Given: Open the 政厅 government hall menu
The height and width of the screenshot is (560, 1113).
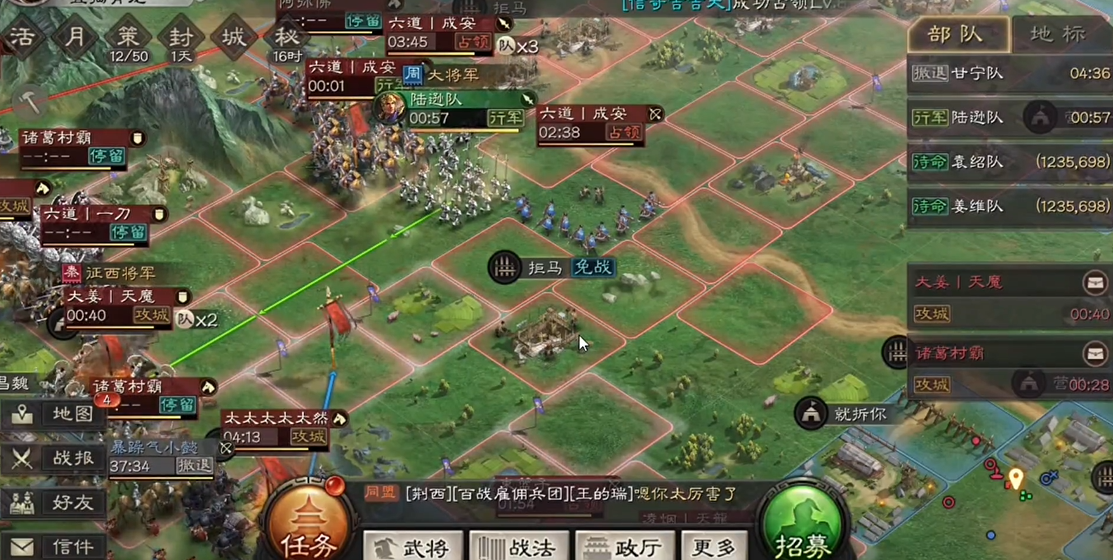Looking at the screenshot, I should pyautogui.click(x=624, y=546).
